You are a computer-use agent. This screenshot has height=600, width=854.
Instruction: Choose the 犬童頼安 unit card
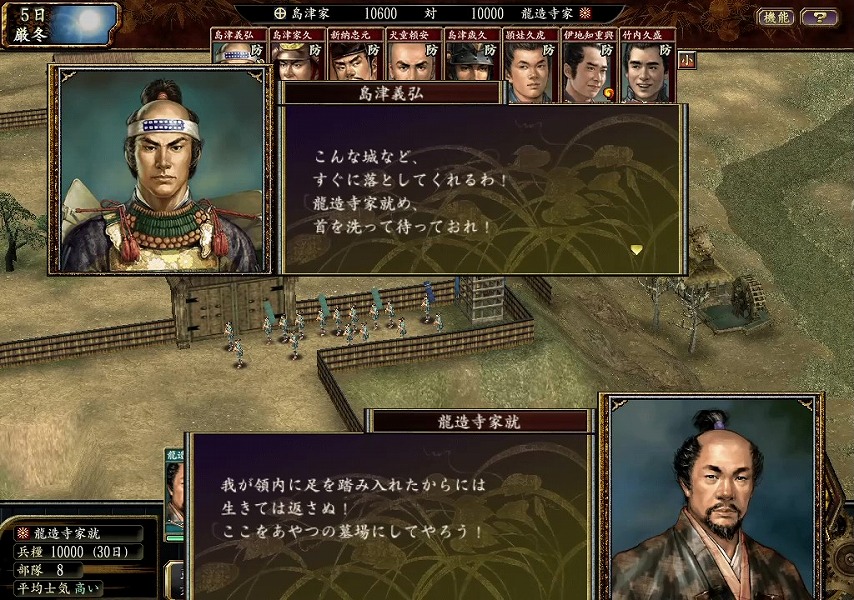(x=412, y=56)
